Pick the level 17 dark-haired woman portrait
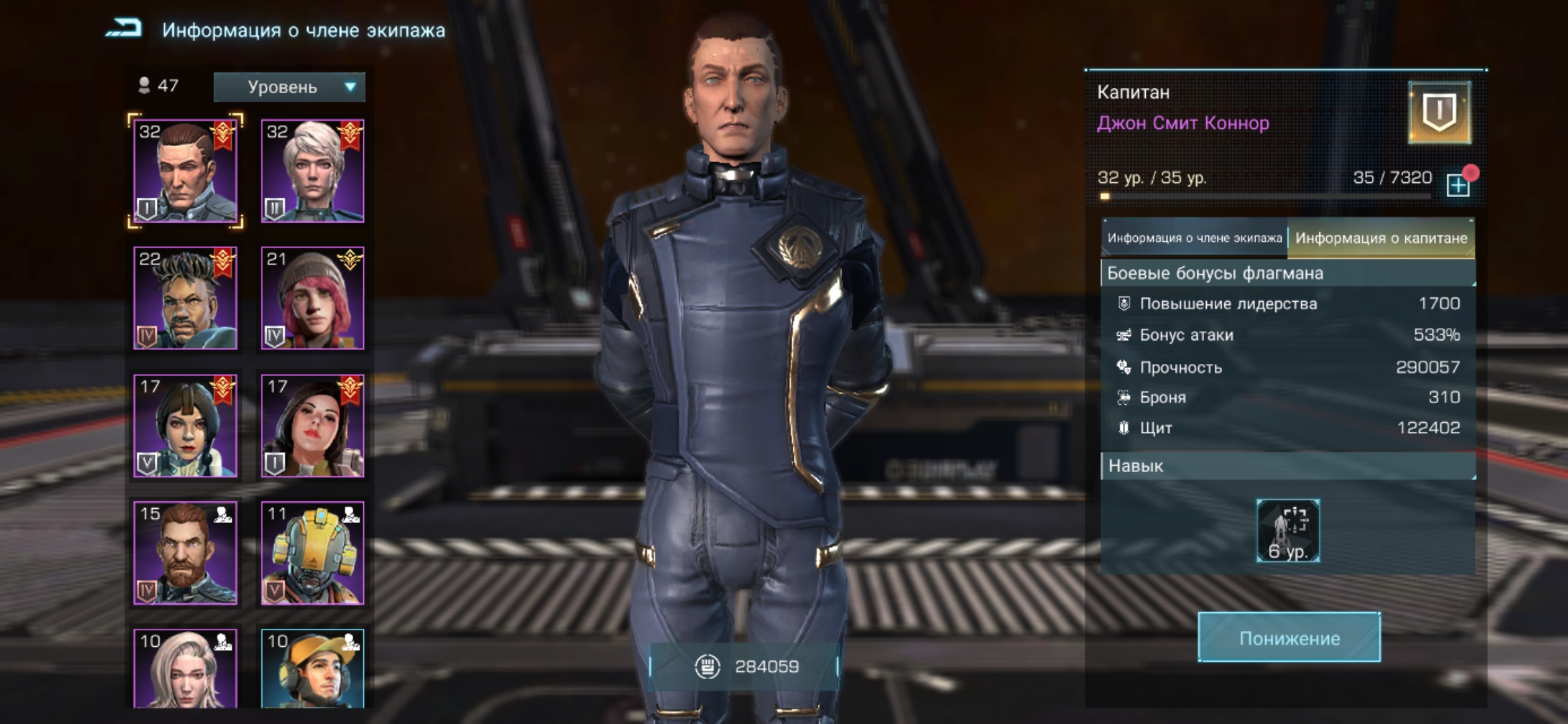This screenshot has height=724, width=1568. click(x=312, y=426)
